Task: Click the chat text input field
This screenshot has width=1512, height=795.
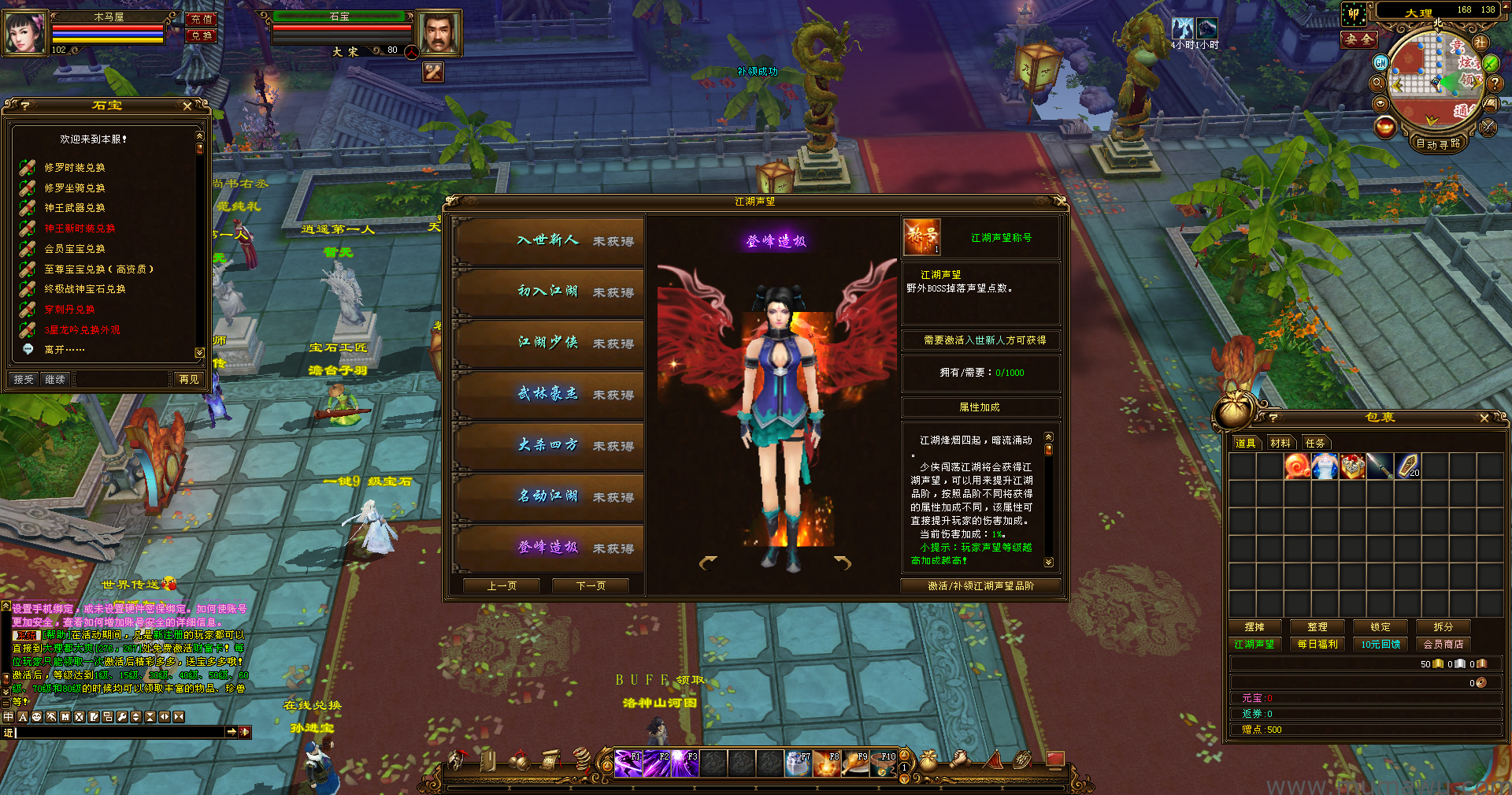Action: 118,733
